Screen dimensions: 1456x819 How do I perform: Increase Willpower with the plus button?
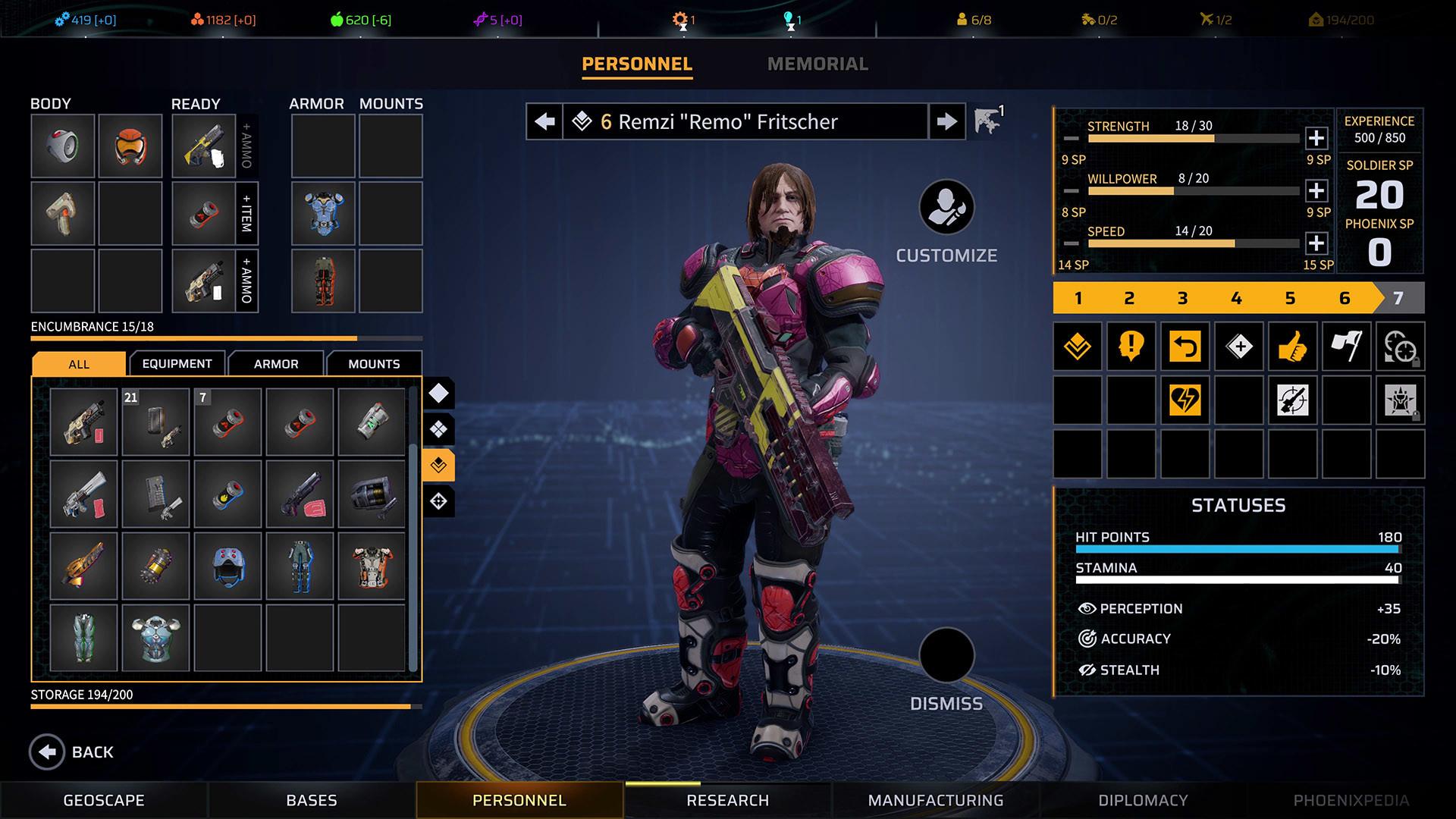click(1316, 190)
